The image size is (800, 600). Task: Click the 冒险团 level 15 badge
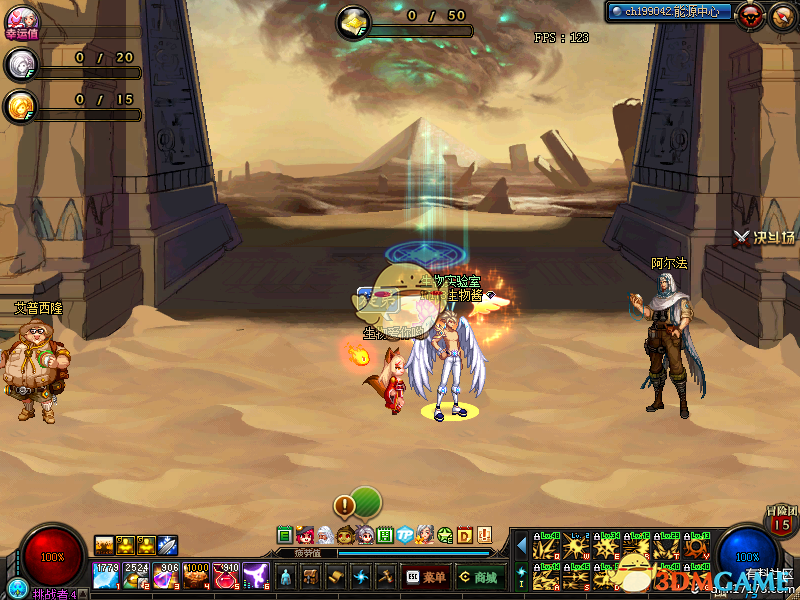(782, 521)
